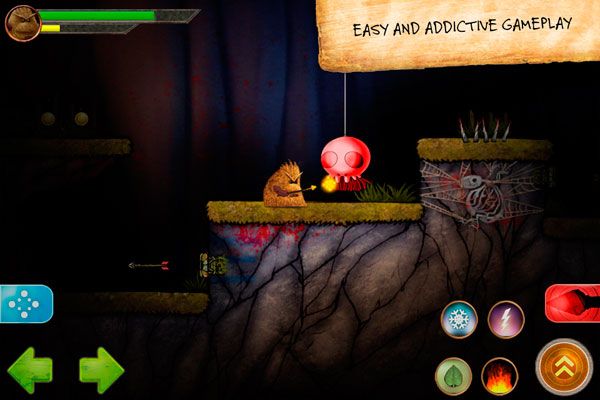
Task: Tap the red attack button
Action: 573,303
